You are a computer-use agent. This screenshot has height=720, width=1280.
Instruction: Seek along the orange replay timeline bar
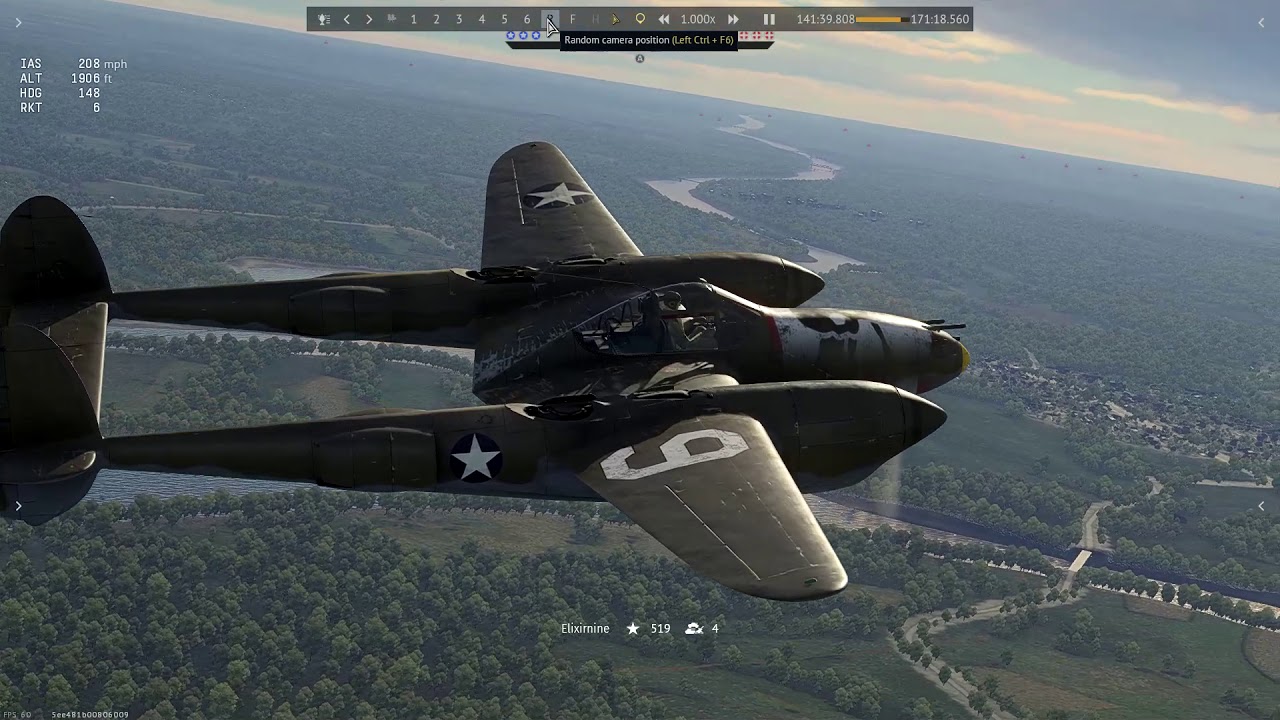(x=882, y=19)
